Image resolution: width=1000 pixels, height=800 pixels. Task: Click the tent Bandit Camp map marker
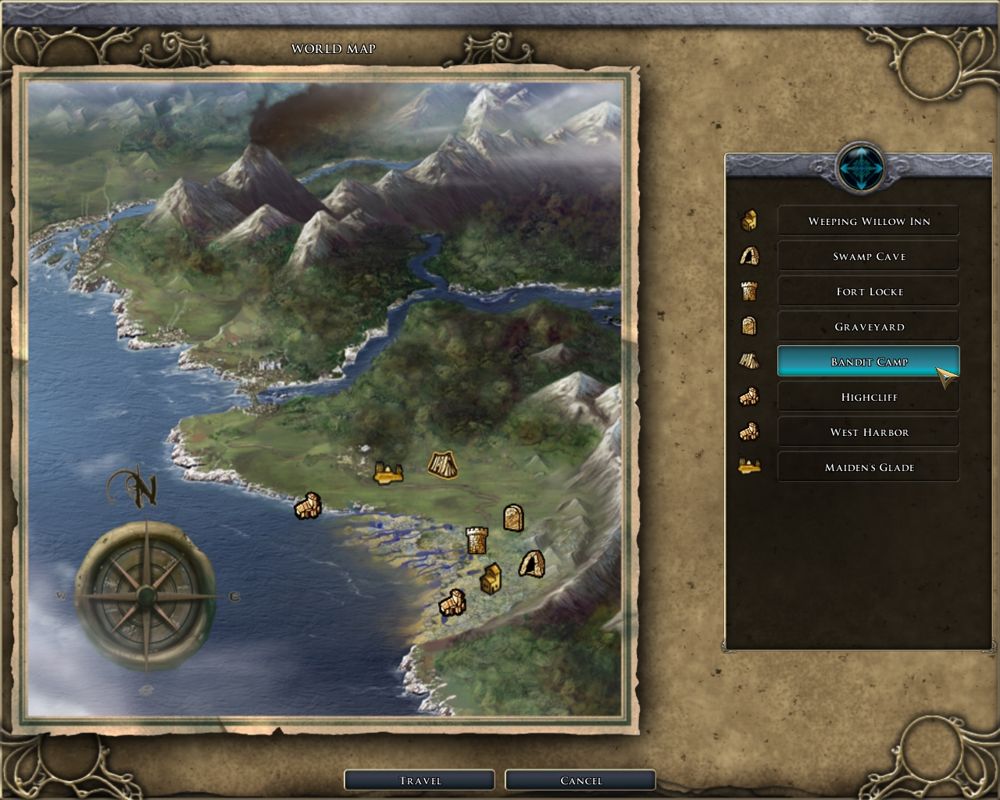coord(442,464)
